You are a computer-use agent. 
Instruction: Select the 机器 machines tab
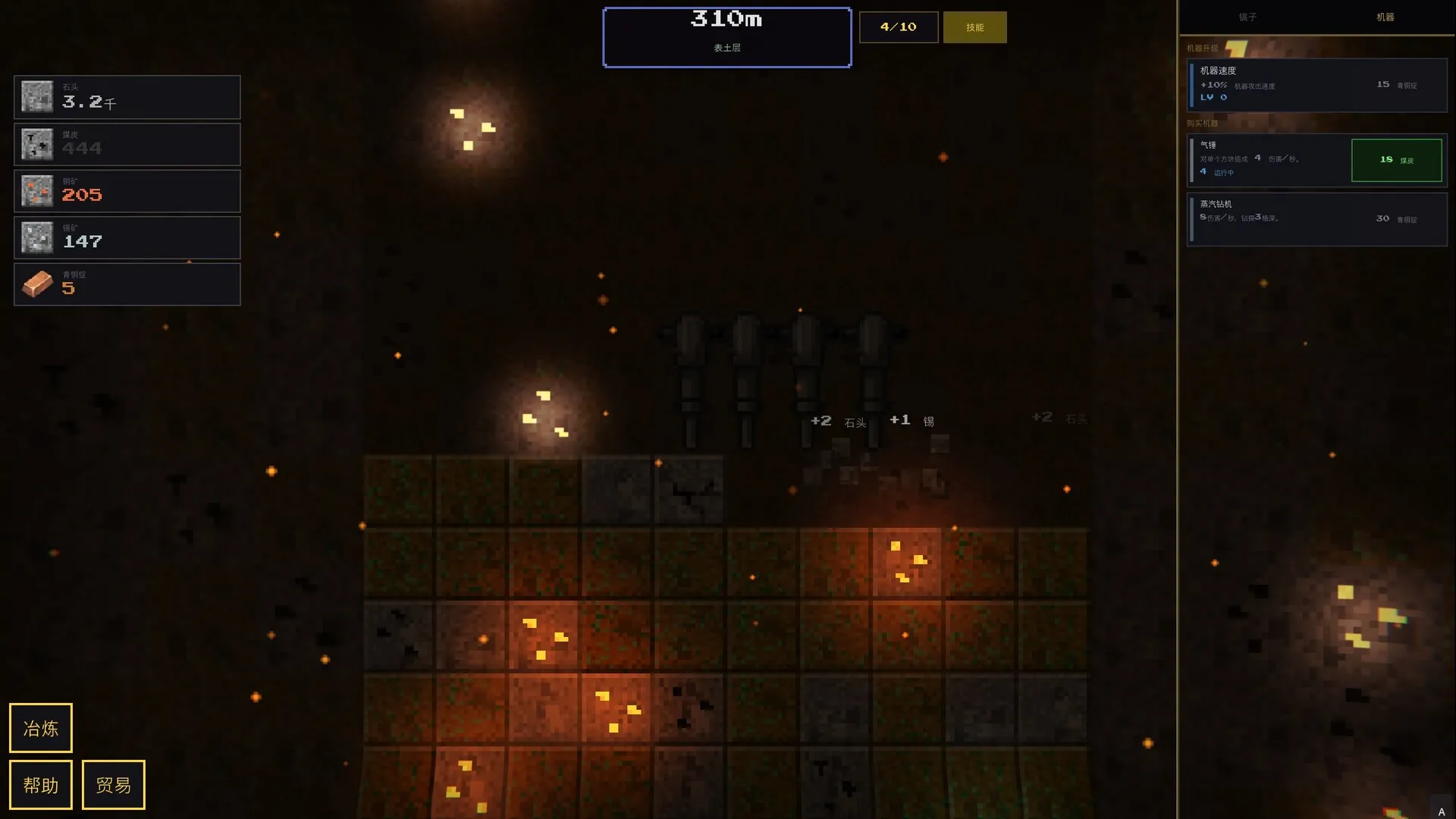pyautogui.click(x=1385, y=17)
